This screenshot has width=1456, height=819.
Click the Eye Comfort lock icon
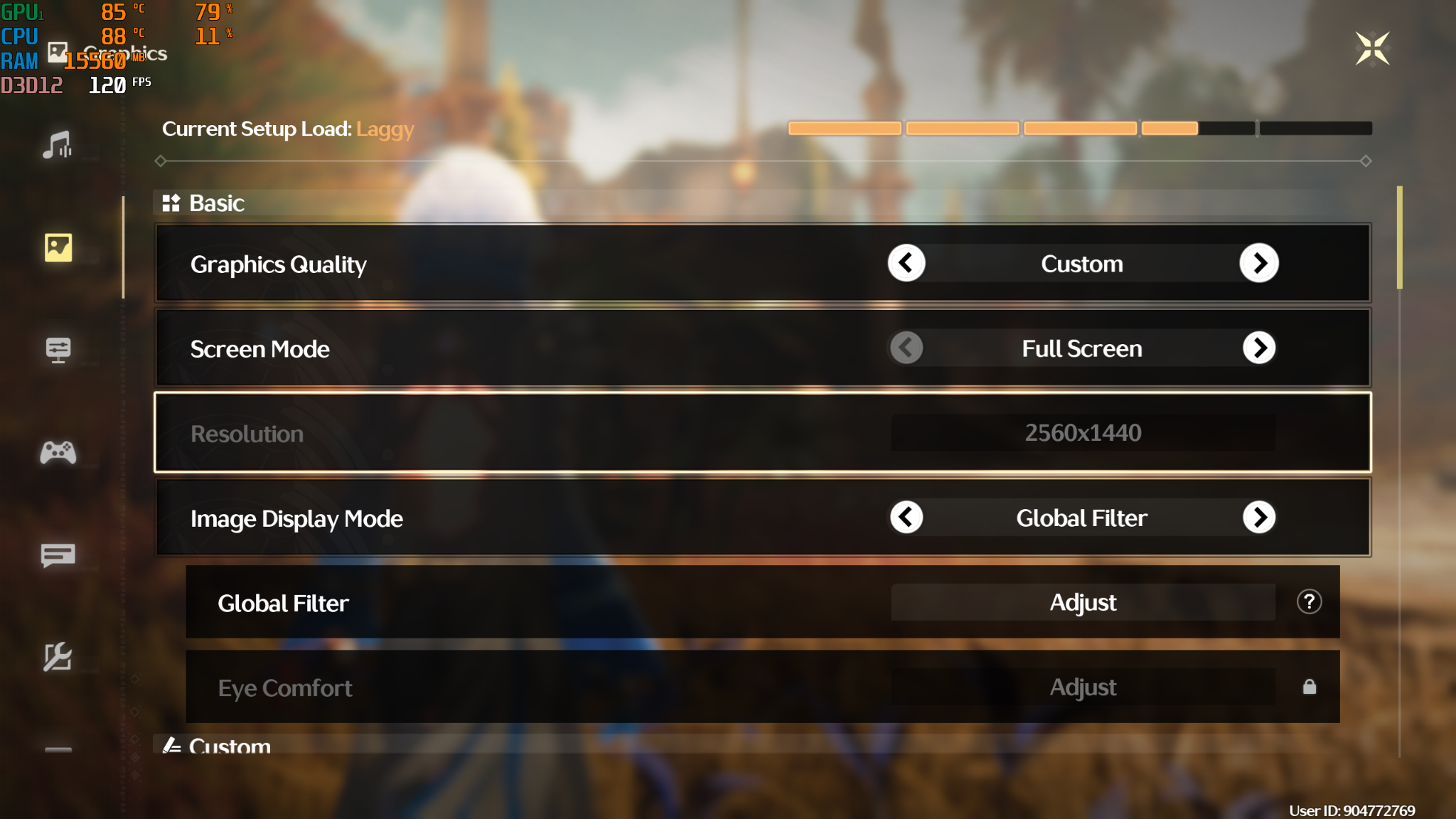(x=1310, y=687)
